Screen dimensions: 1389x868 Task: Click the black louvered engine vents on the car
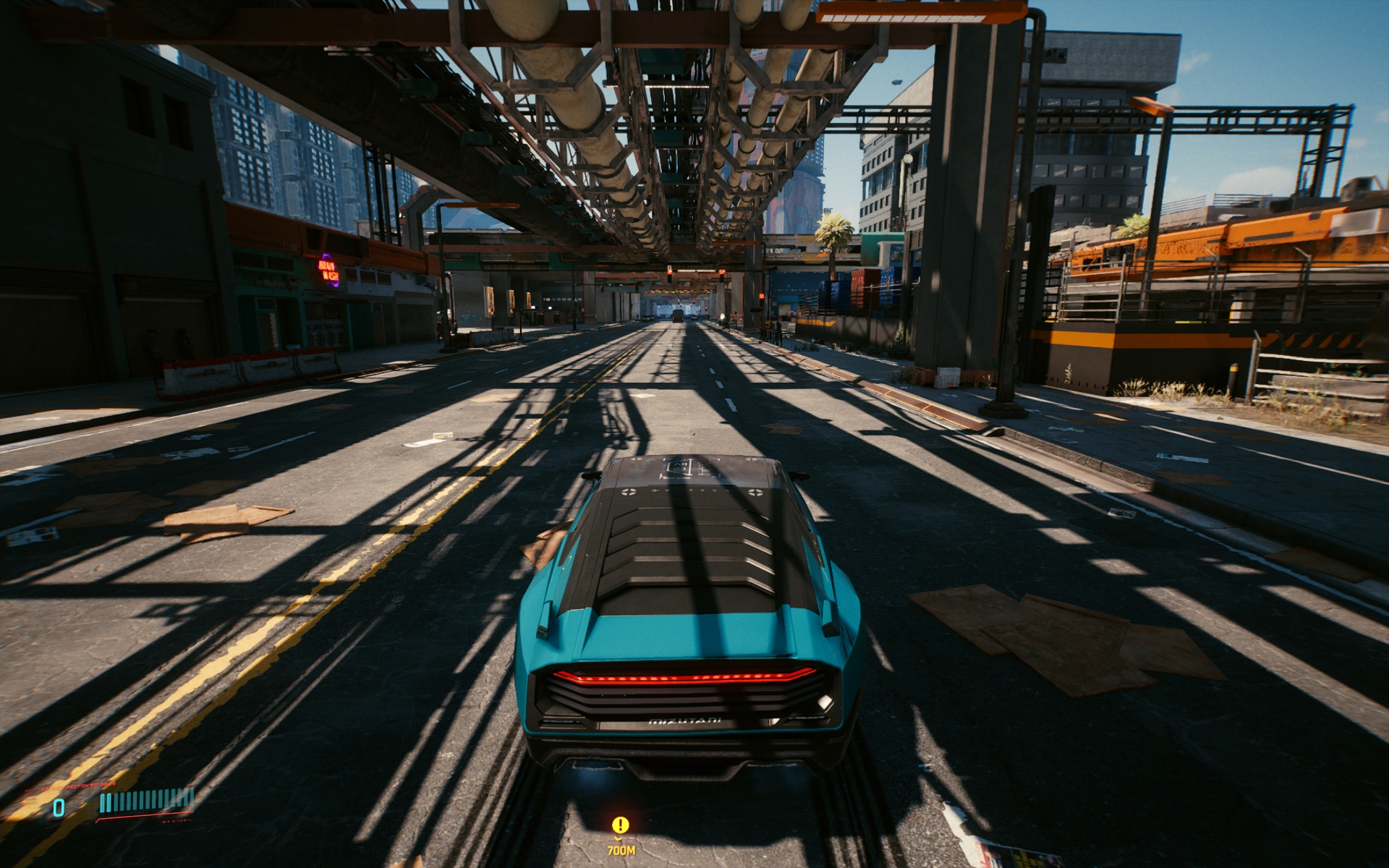(x=687, y=557)
